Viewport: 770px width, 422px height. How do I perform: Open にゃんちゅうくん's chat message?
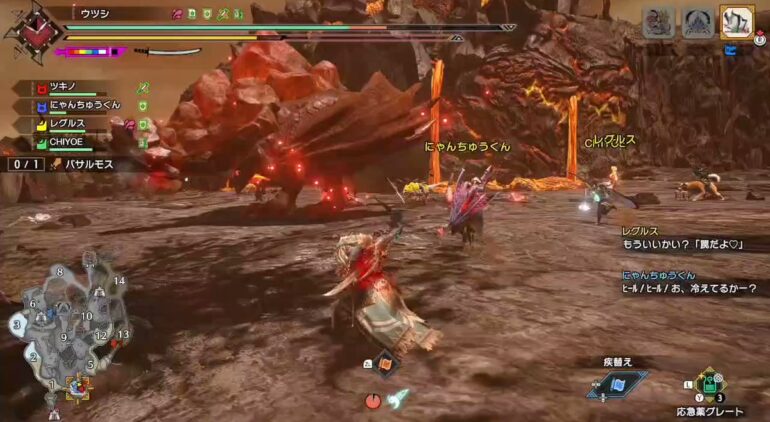692,282
